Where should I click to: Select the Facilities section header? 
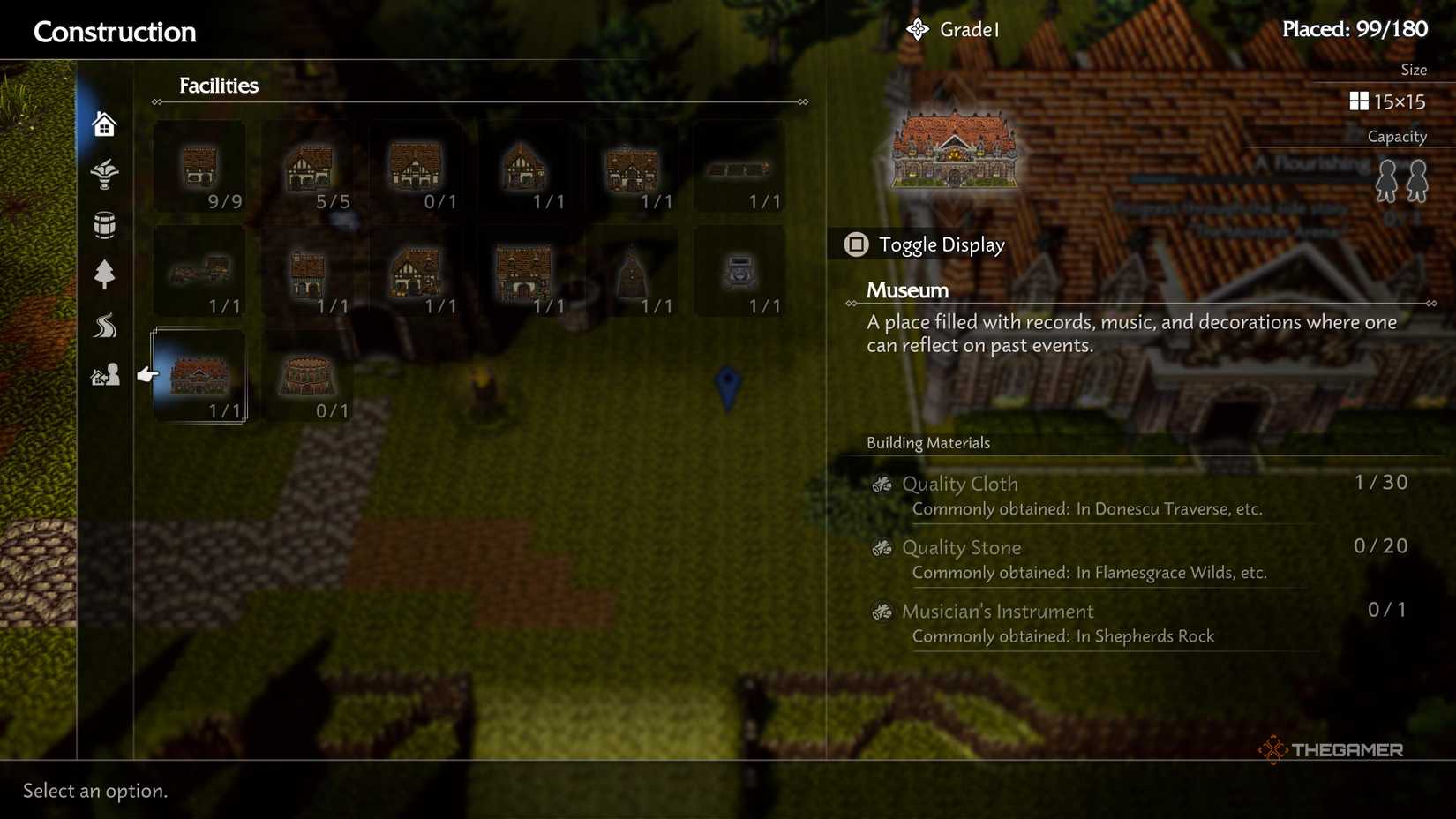[218, 86]
